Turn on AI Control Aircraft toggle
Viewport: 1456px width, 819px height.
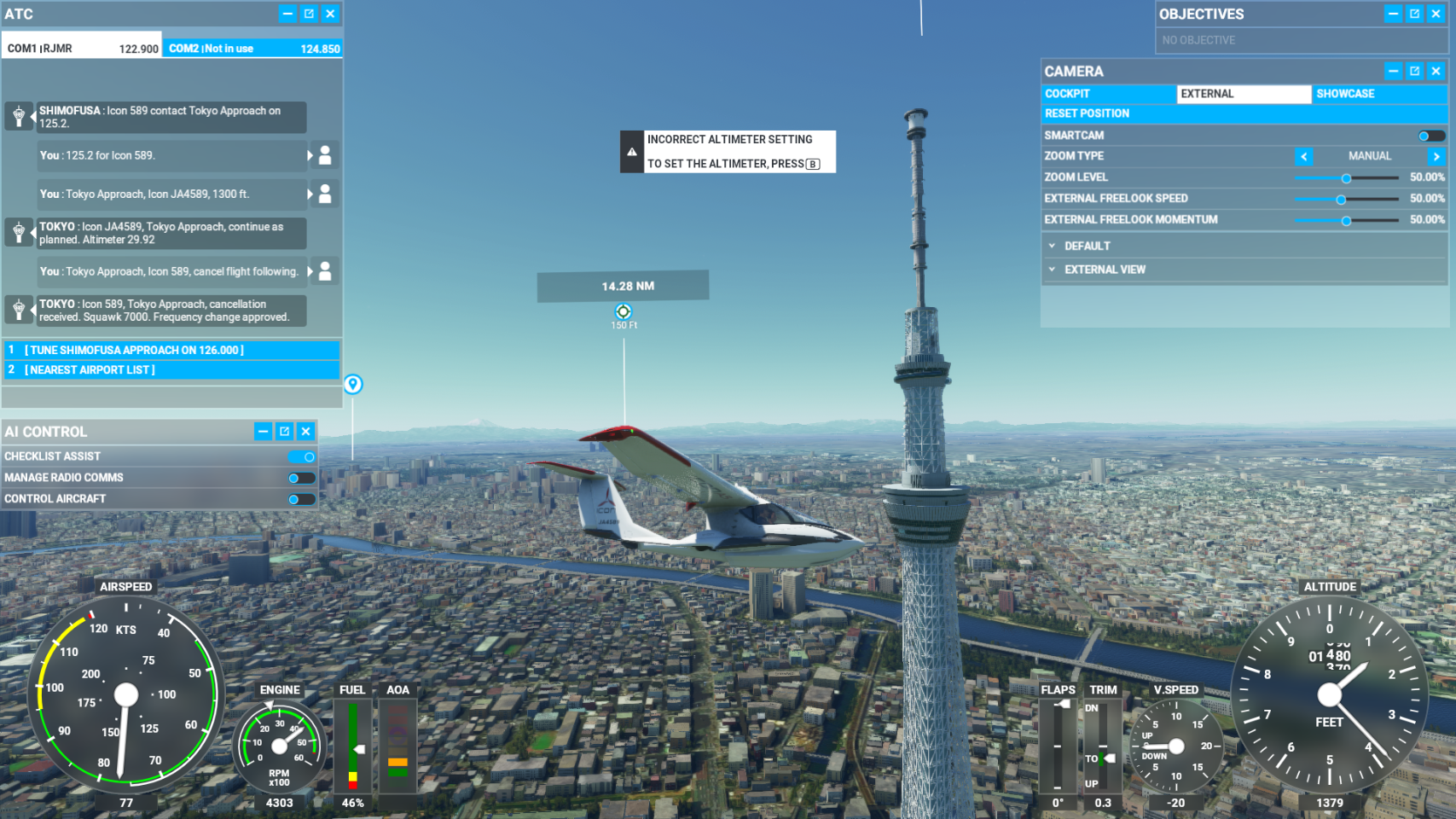(x=302, y=499)
